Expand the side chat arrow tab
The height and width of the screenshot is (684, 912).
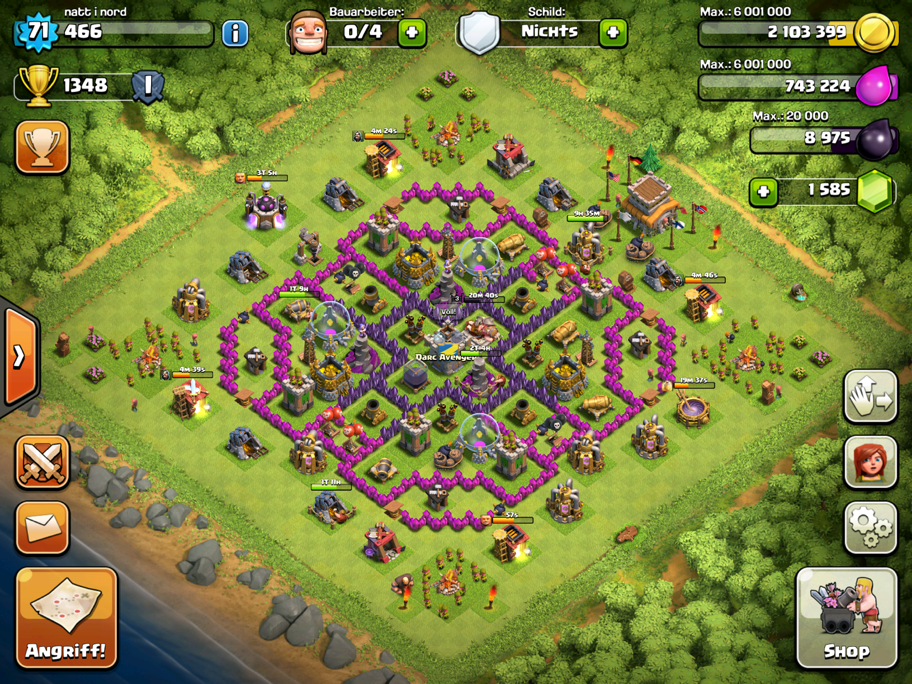pos(18,357)
